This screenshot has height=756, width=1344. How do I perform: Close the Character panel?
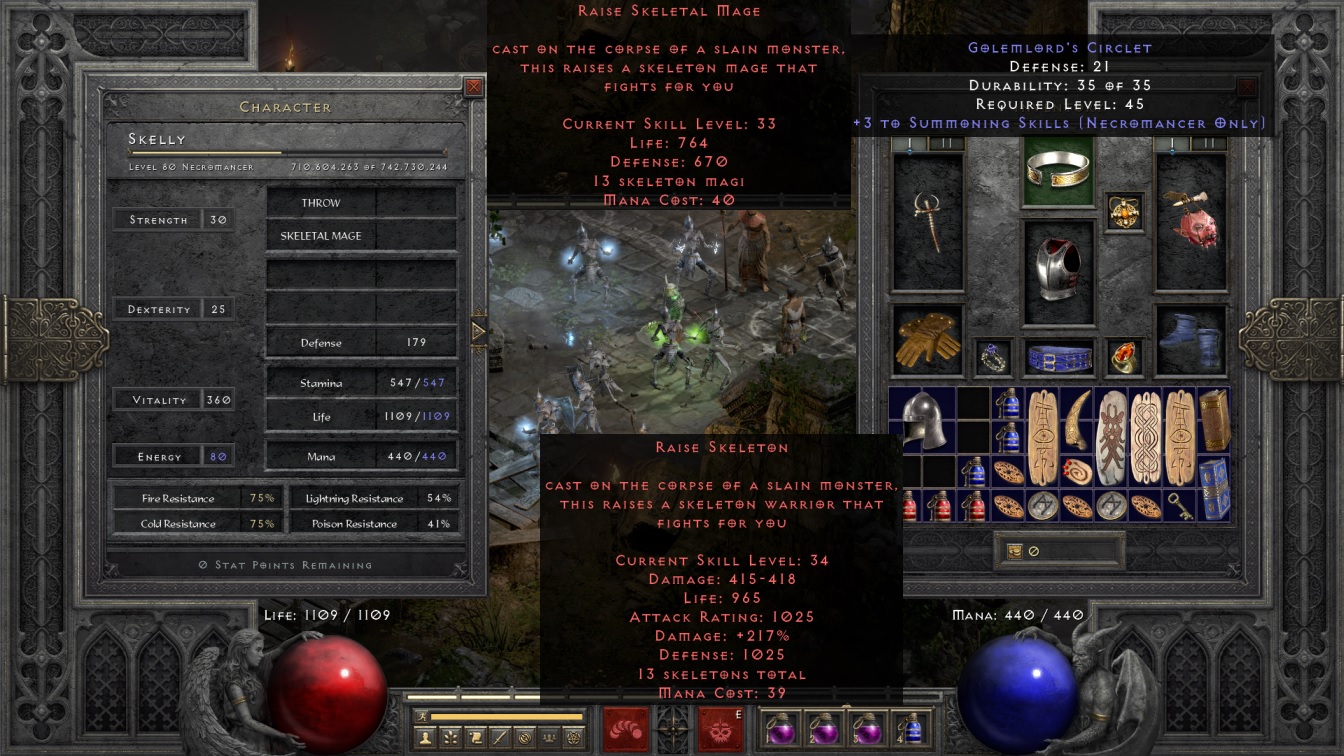pyautogui.click(x=474, y=87)
